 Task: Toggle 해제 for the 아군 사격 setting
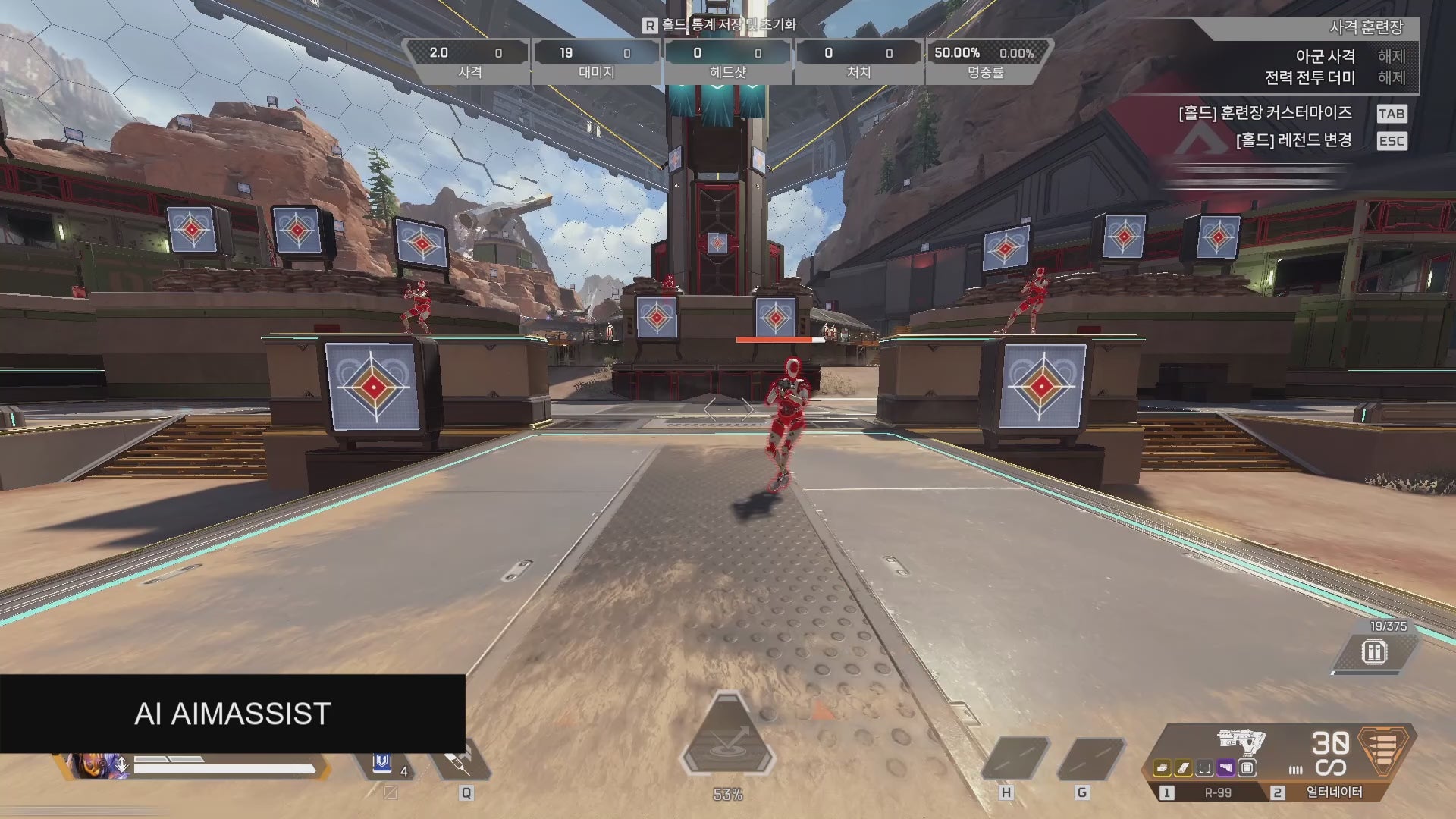pos(1392,56)
